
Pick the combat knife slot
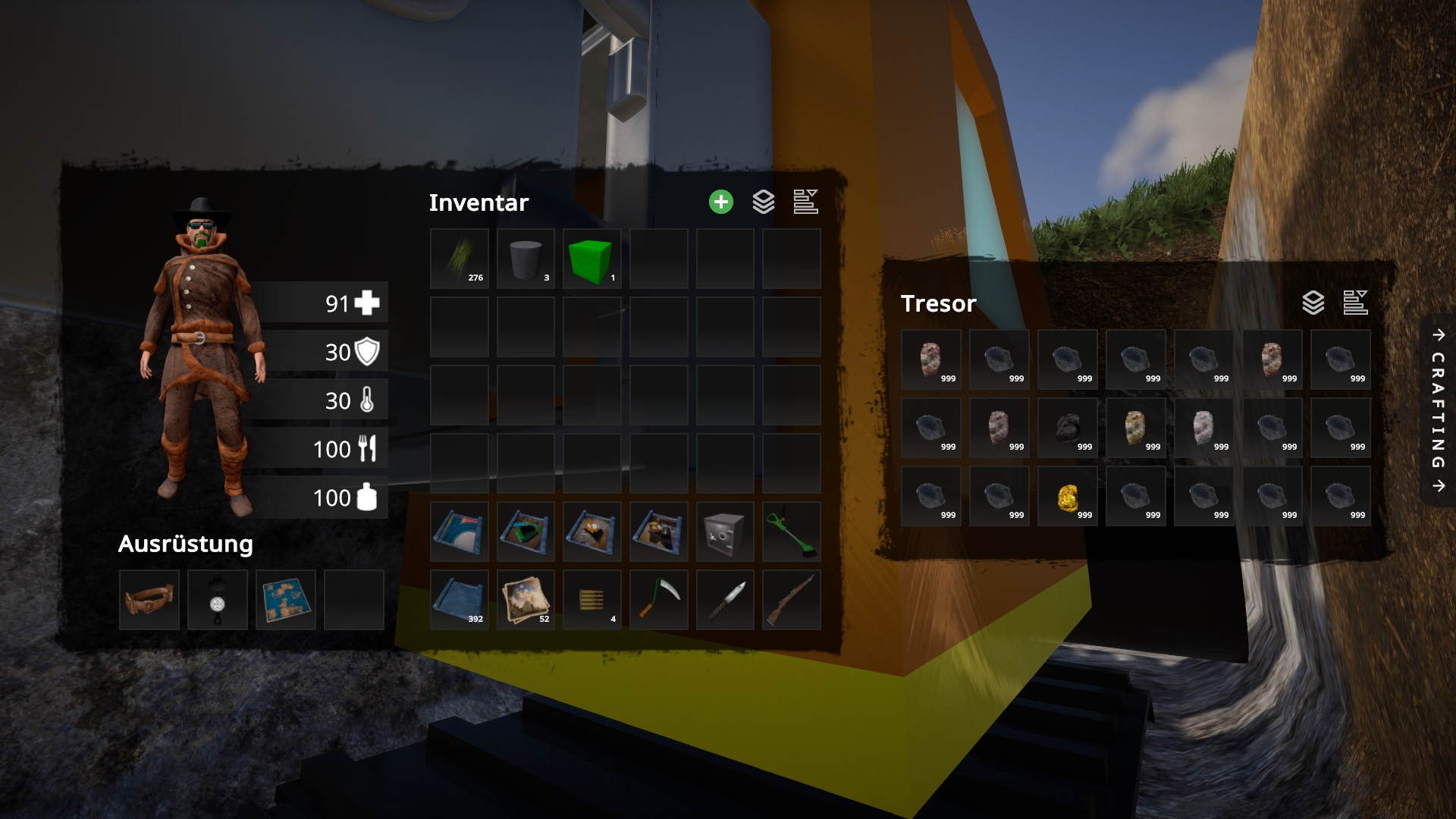tap(724, 600)
